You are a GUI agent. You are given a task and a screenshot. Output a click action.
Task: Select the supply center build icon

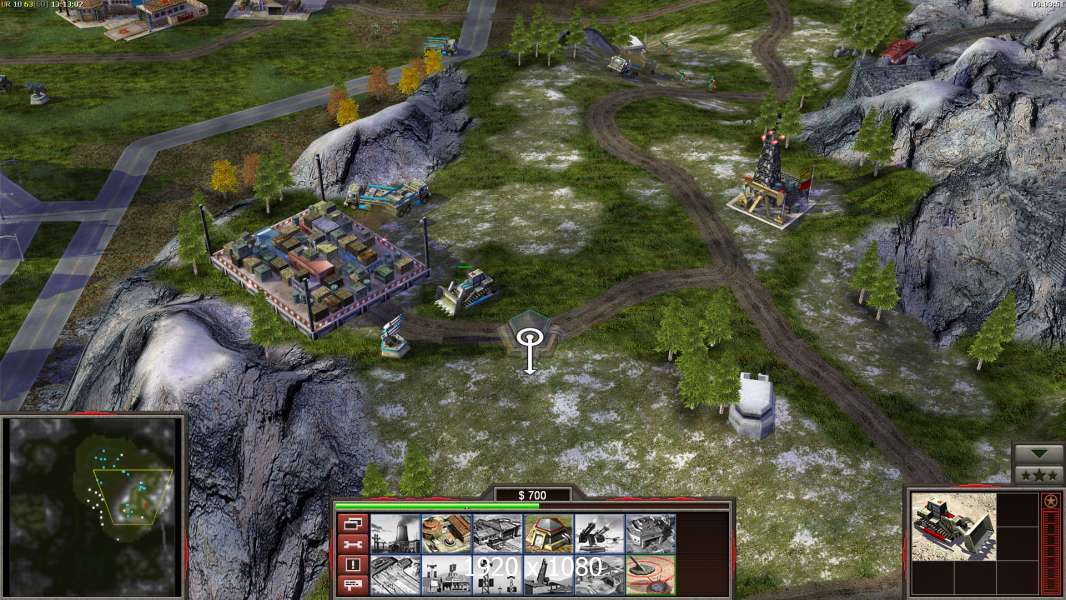coord(497,533)
